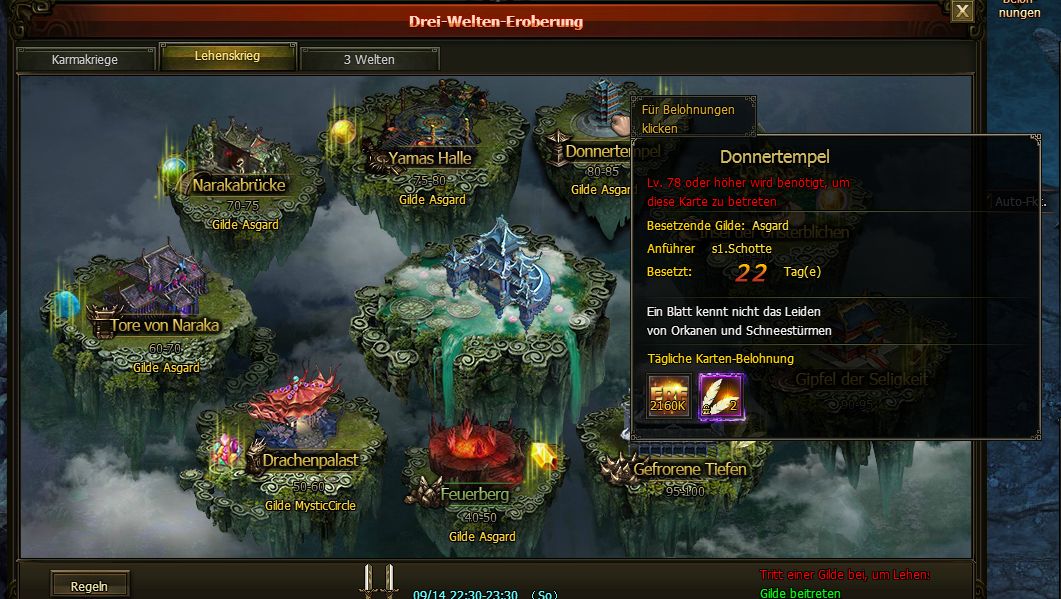Open the 3 Welten tab
1061x599 pixels.
tap(369, 59)
